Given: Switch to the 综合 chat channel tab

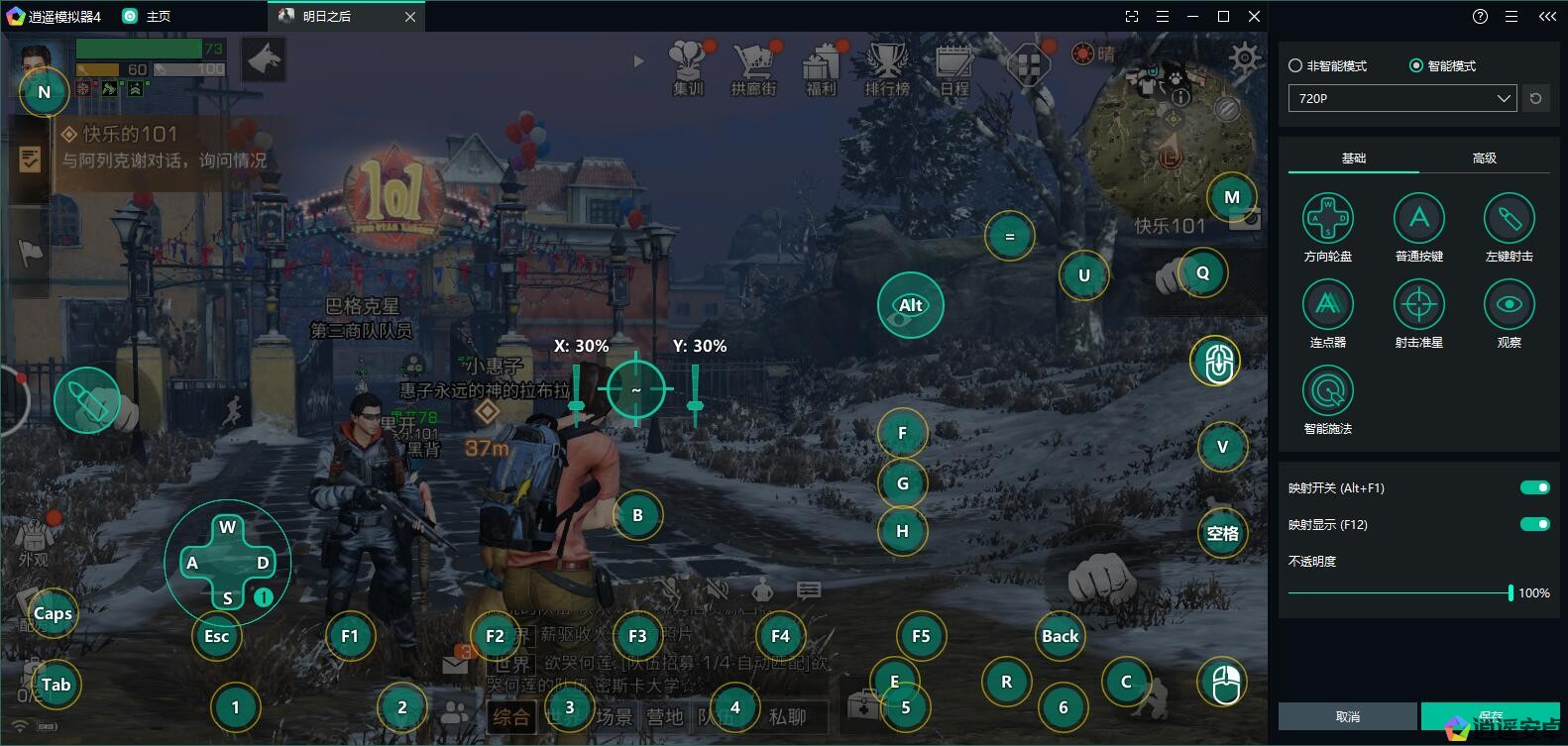Looking at the screenshot, I should pyautogui.click(x=511, y=716).
